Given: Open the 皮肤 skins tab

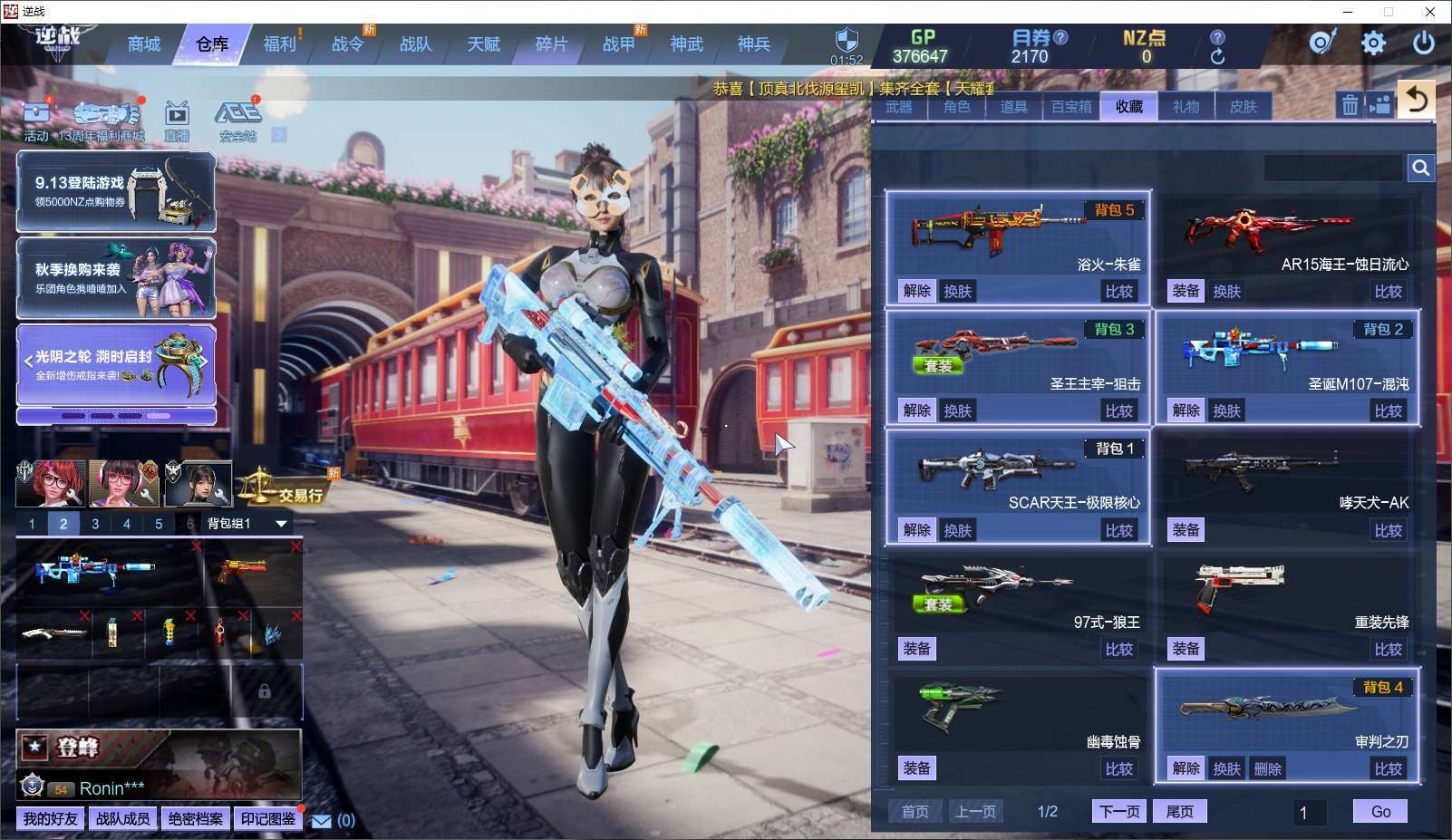Looking at the screenshot, I should tap(1243, 107).
